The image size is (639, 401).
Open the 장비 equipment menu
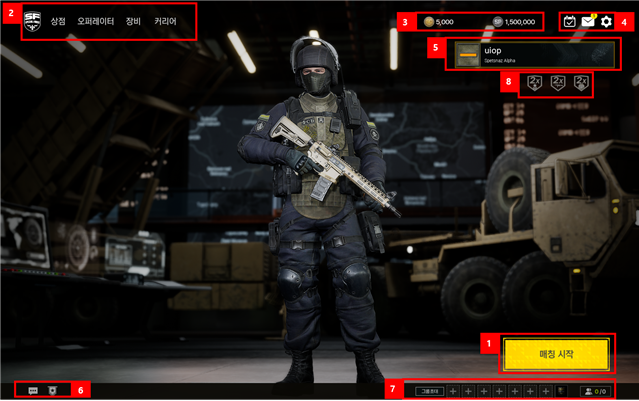tap(133, 21)
